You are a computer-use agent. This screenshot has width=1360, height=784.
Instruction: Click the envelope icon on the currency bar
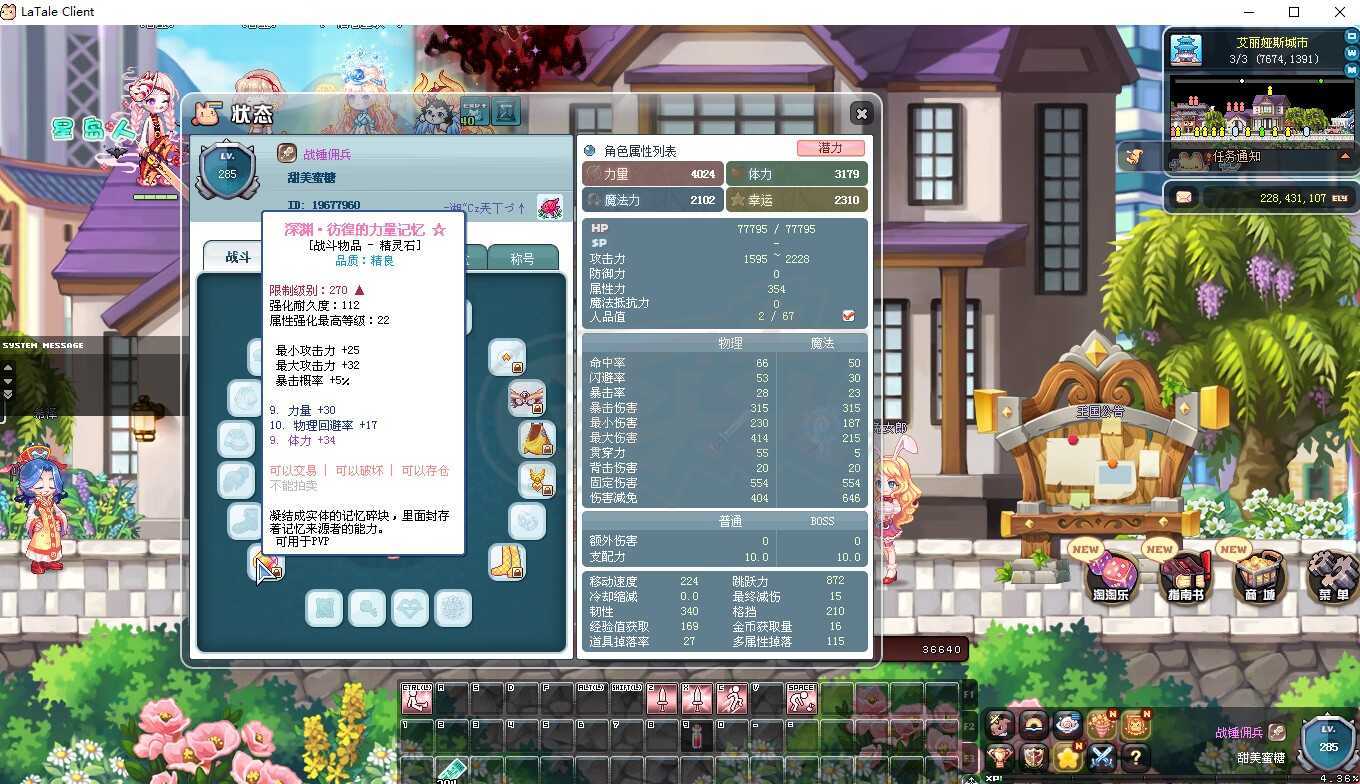coord(1184,196)
